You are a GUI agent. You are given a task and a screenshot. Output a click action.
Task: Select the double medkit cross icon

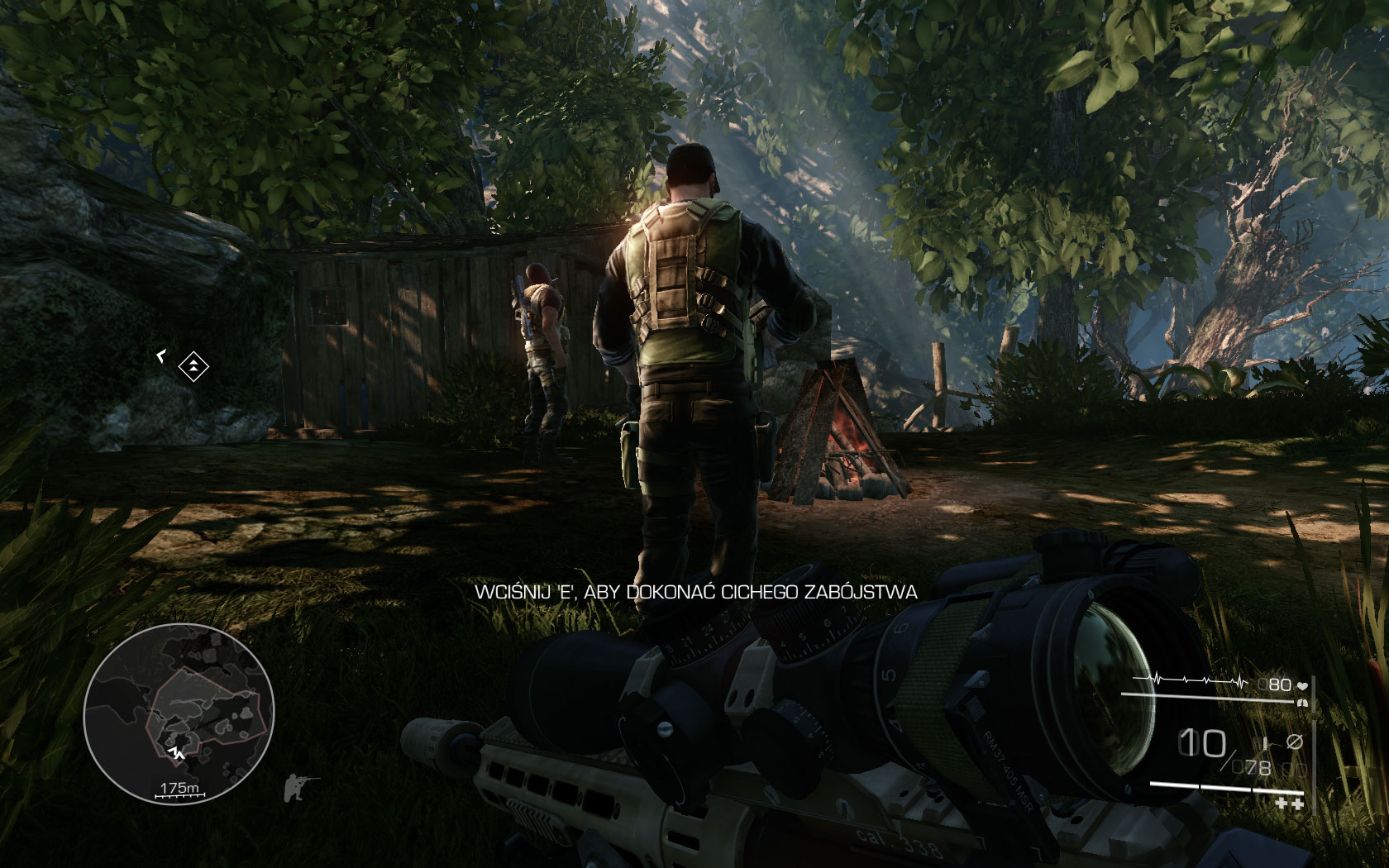point(1289,803)
